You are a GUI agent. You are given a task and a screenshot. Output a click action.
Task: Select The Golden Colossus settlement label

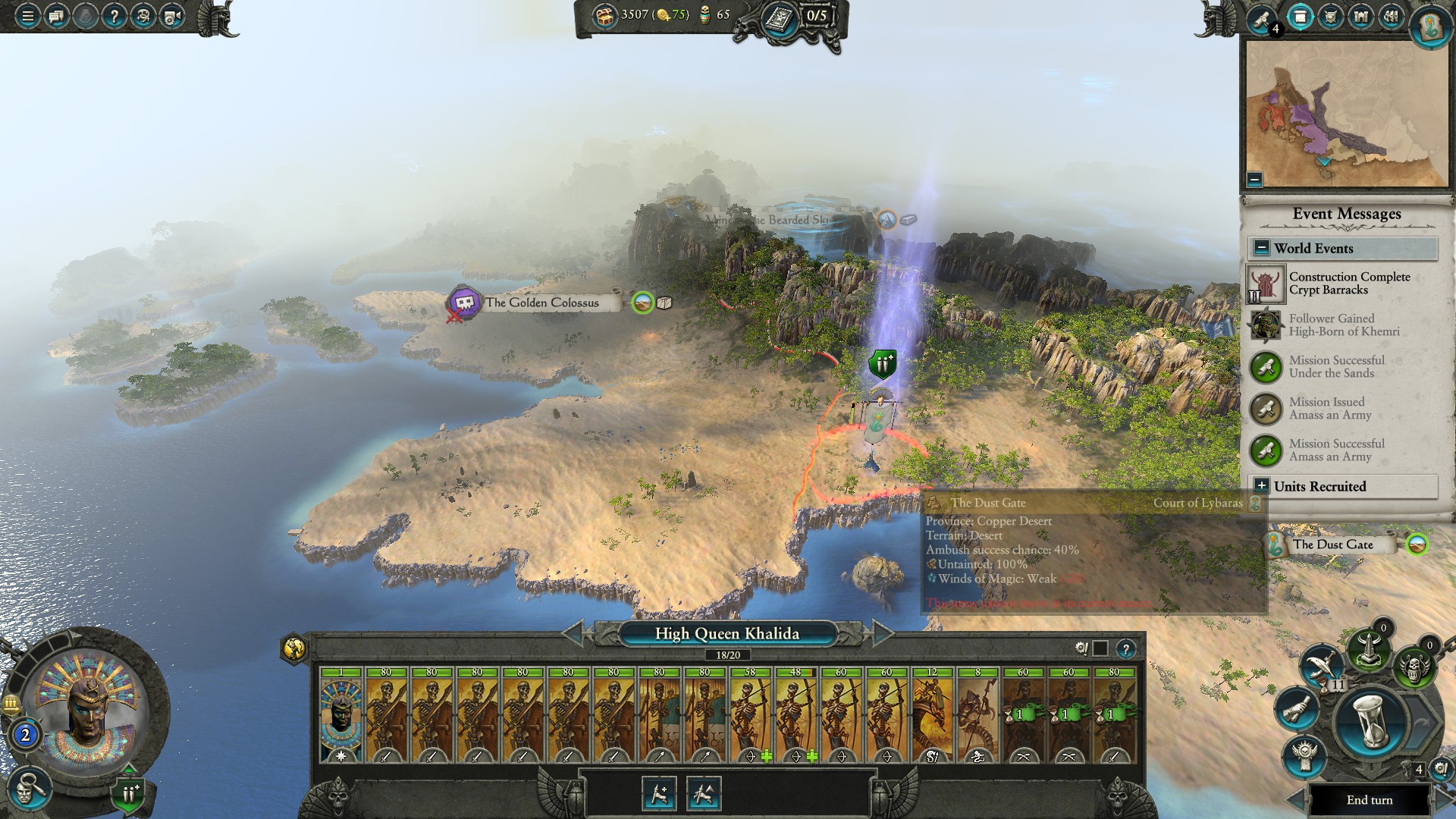coord(541,303)
